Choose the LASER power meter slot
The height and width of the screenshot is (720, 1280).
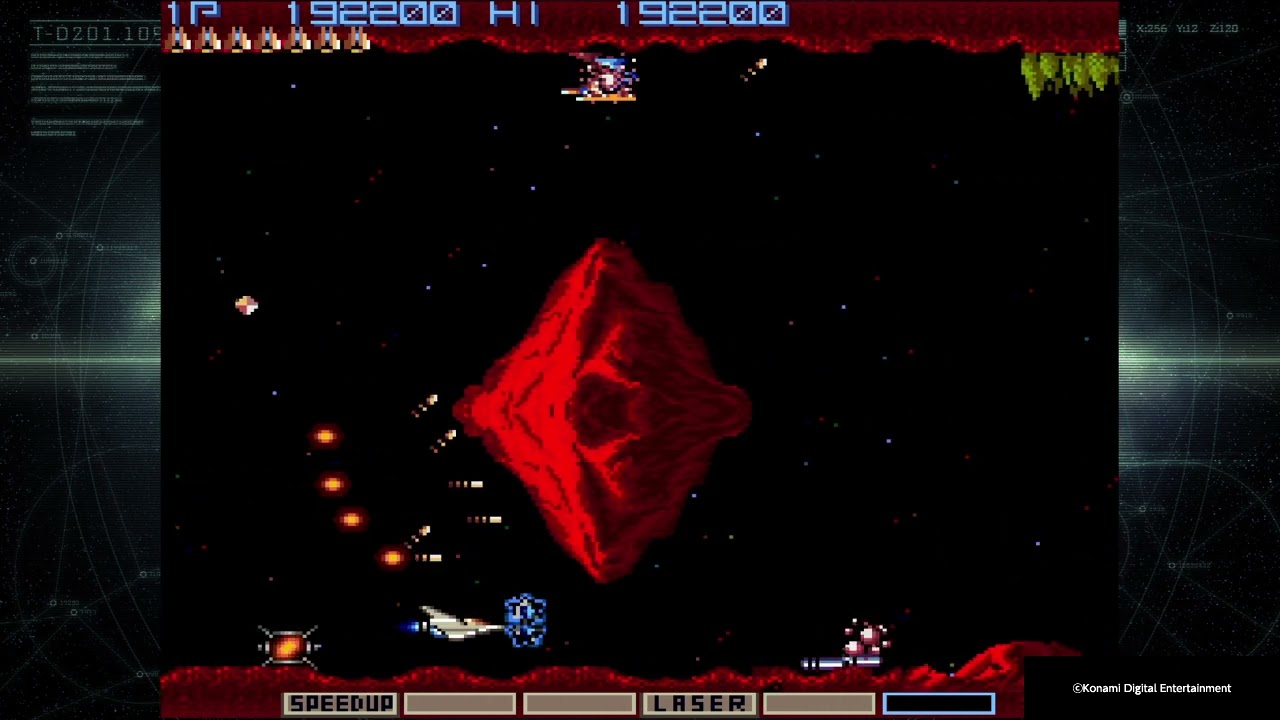[x=699, y=704]
